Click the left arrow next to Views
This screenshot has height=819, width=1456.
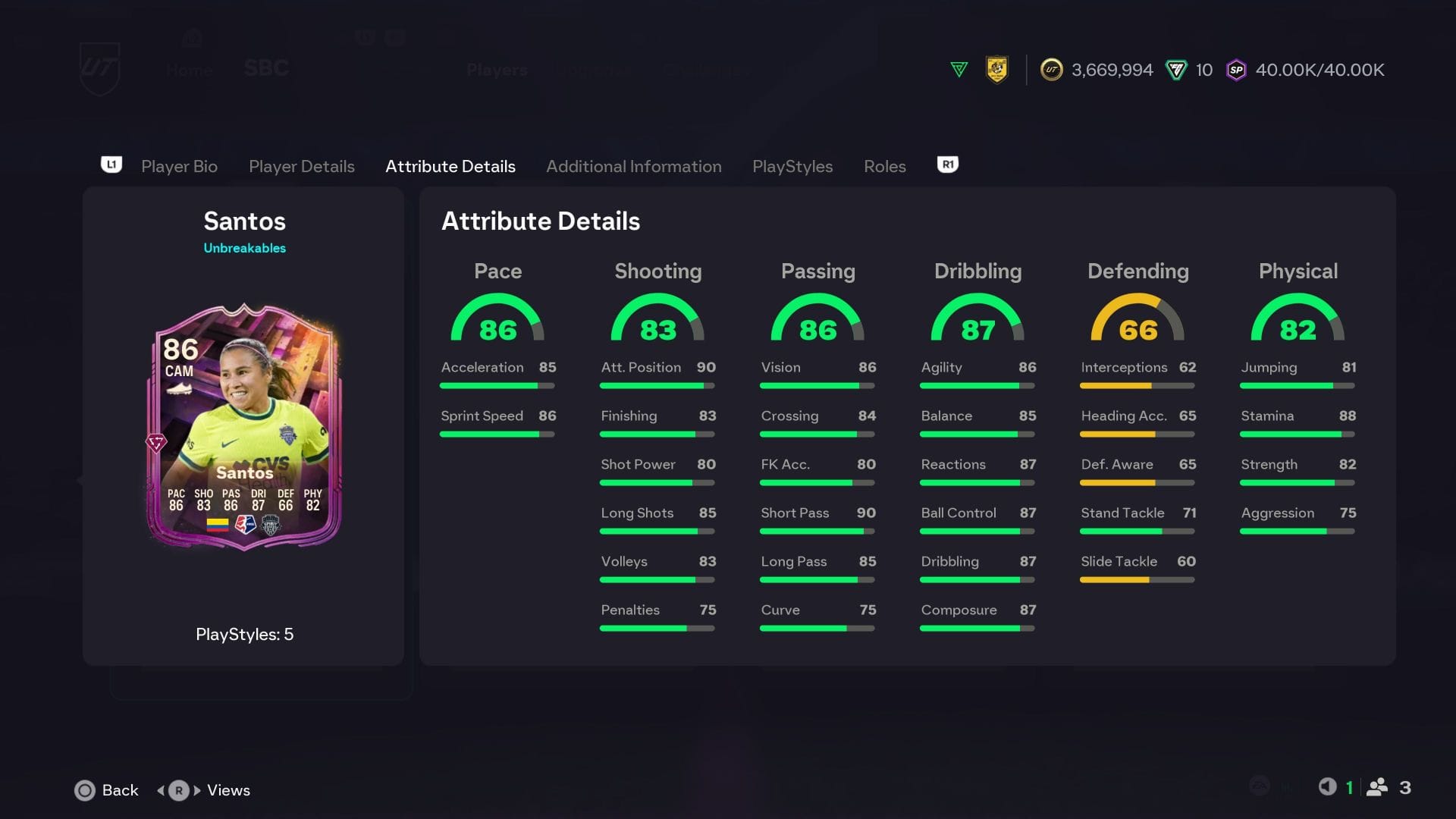coord(160,790)
